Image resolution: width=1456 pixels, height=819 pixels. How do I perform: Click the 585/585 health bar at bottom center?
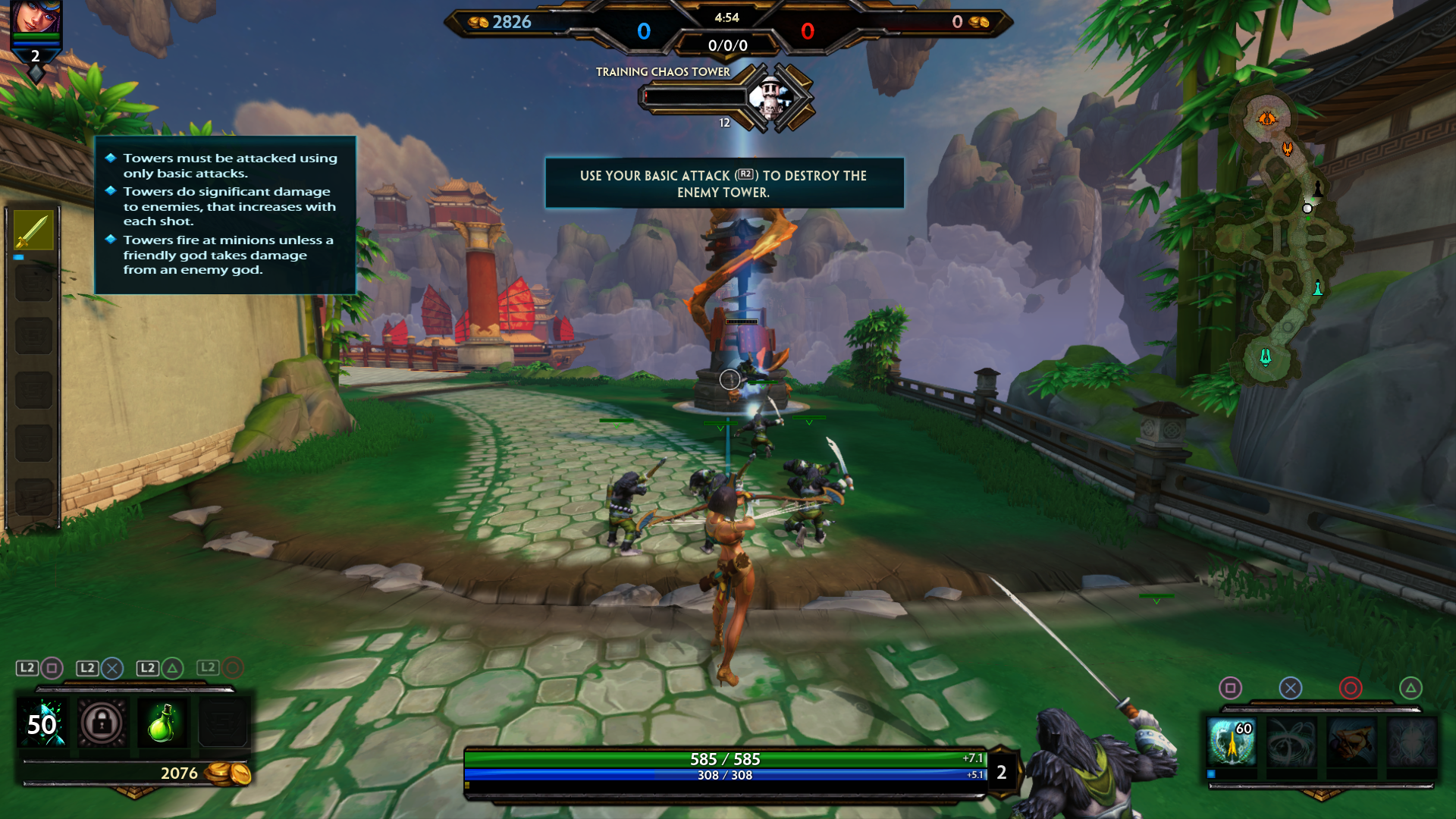point(726,758)
